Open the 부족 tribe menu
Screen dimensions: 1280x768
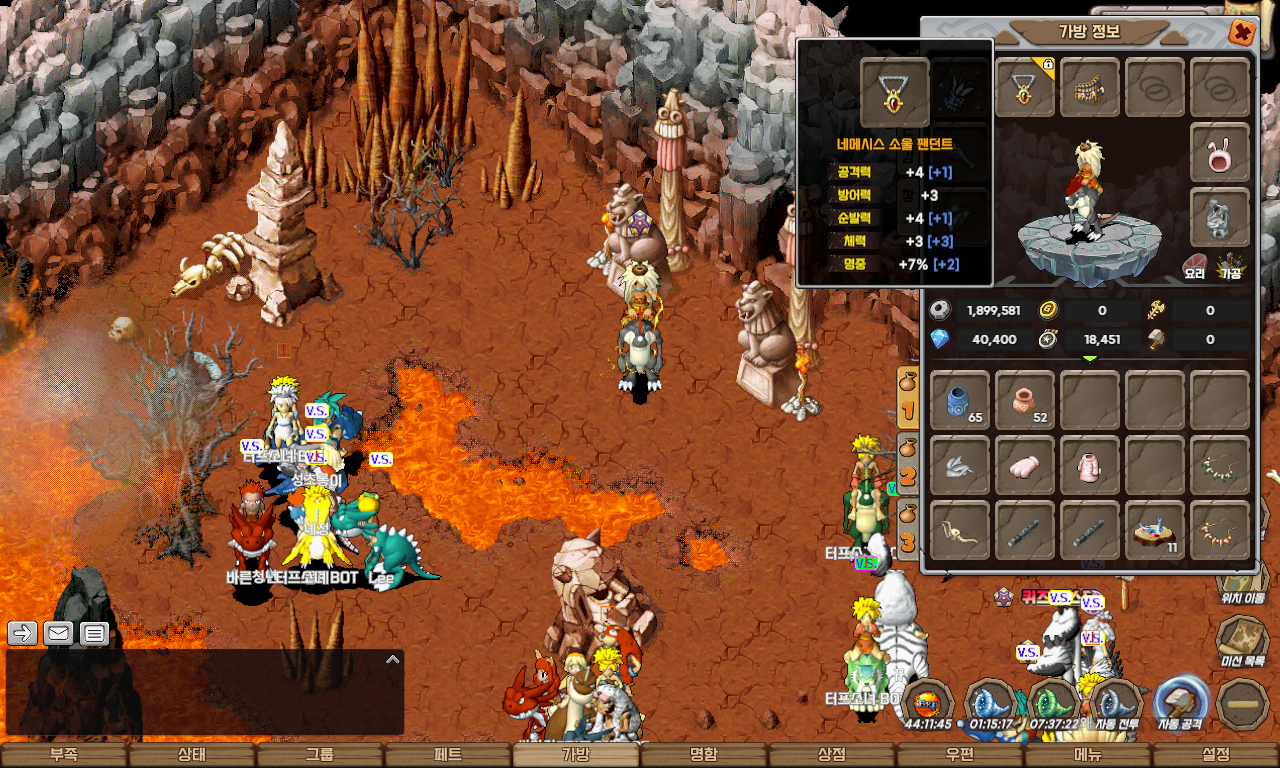[x=63, y=755]
